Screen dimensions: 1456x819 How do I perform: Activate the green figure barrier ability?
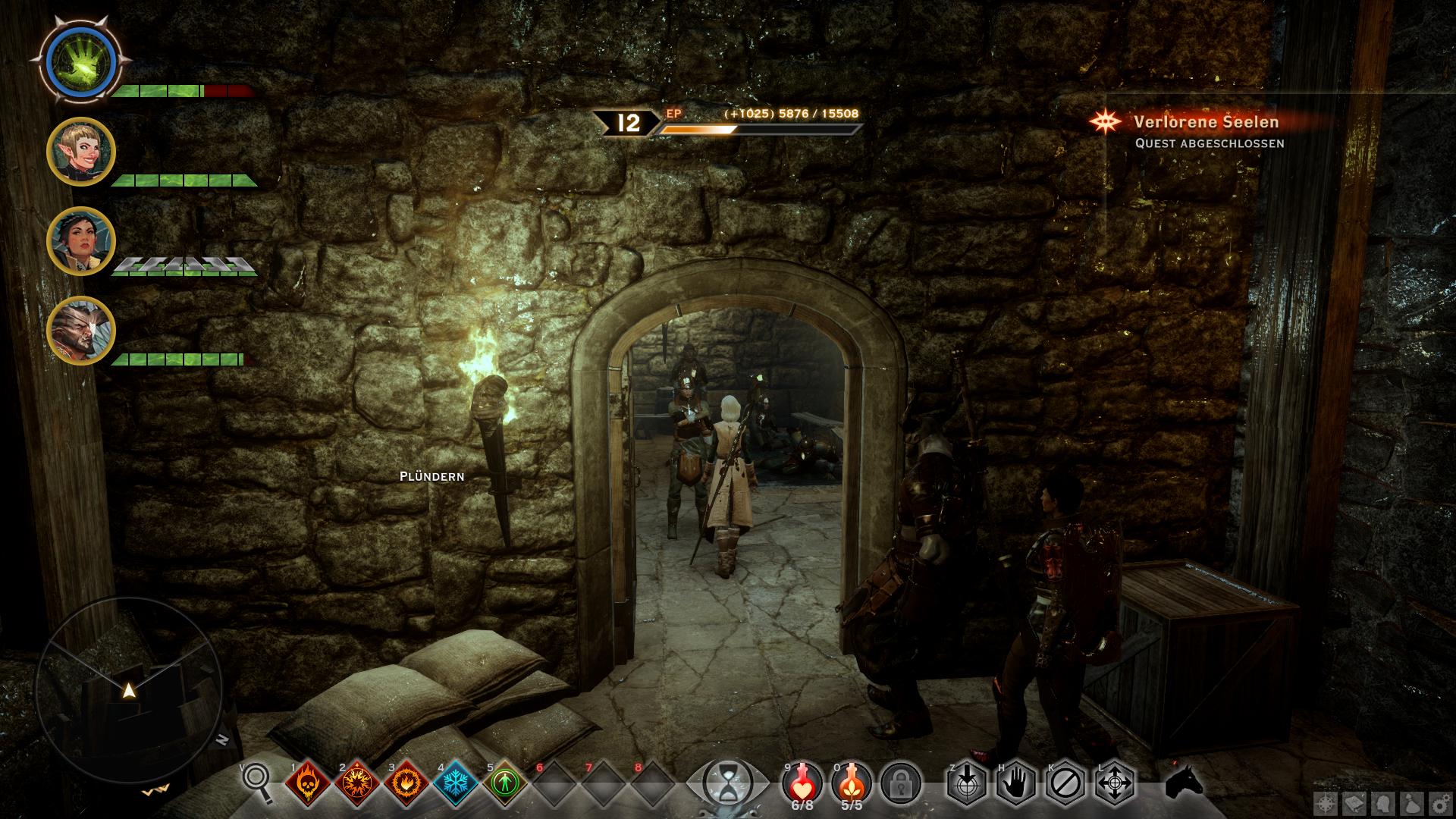(505, 782)
